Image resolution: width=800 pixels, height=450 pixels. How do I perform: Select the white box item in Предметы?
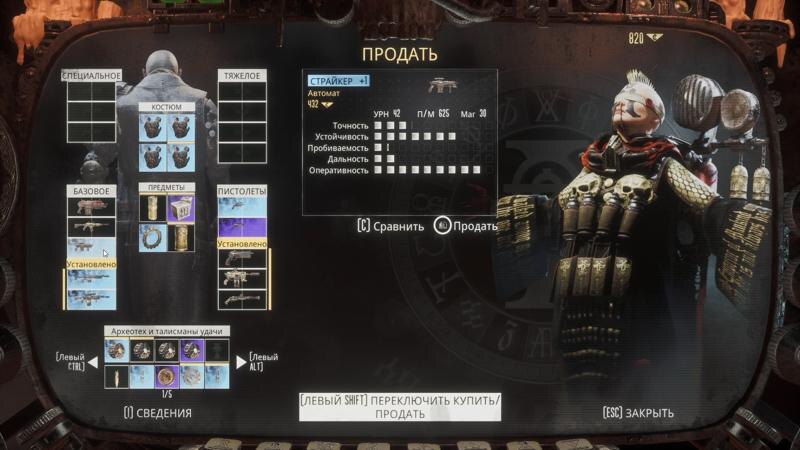click(181, 207)
